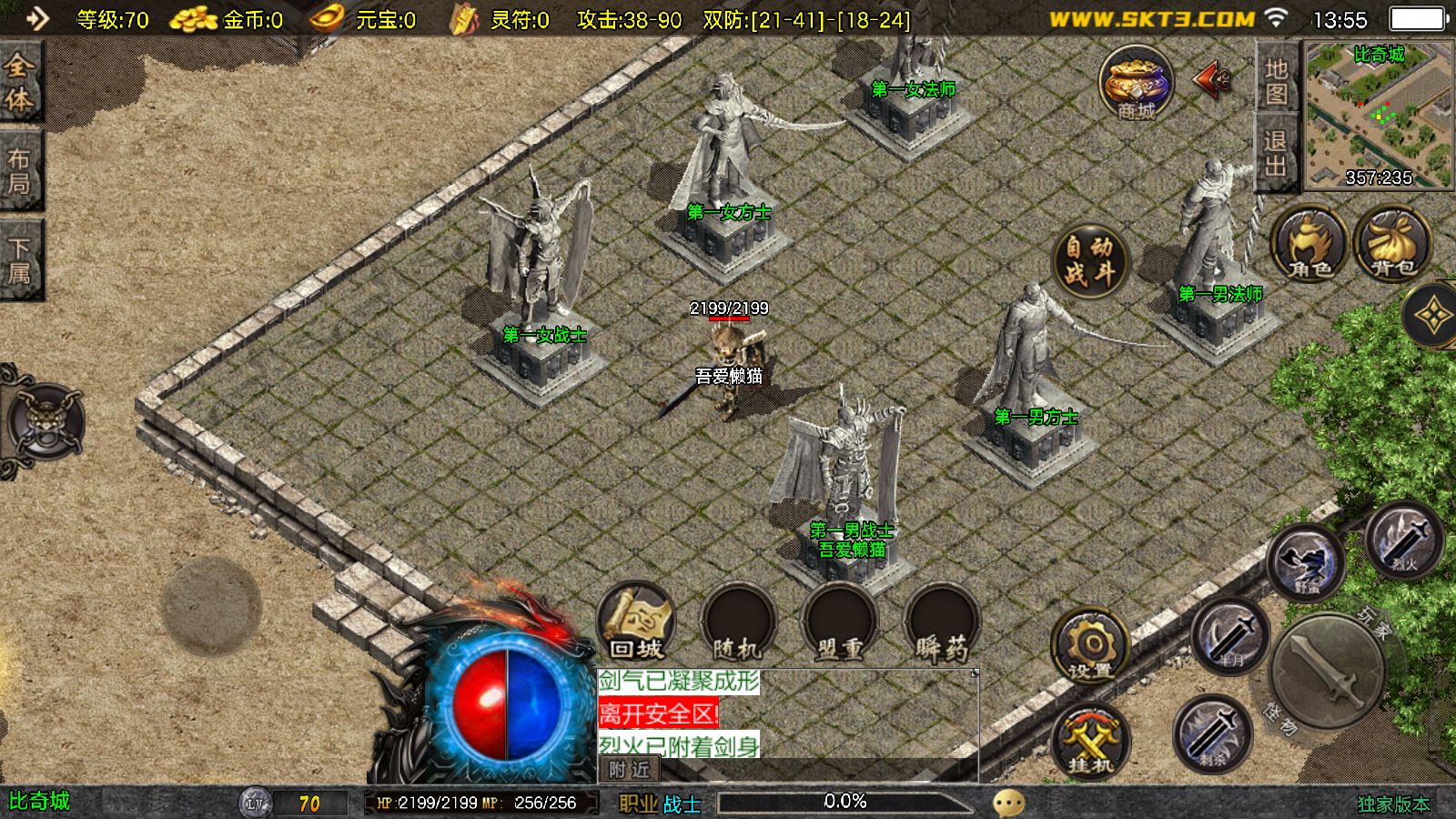The width and height of the screenshot is (1456, 819).
Task: Cast the 半月 half-moon skill
Action: click(1230, 635)
